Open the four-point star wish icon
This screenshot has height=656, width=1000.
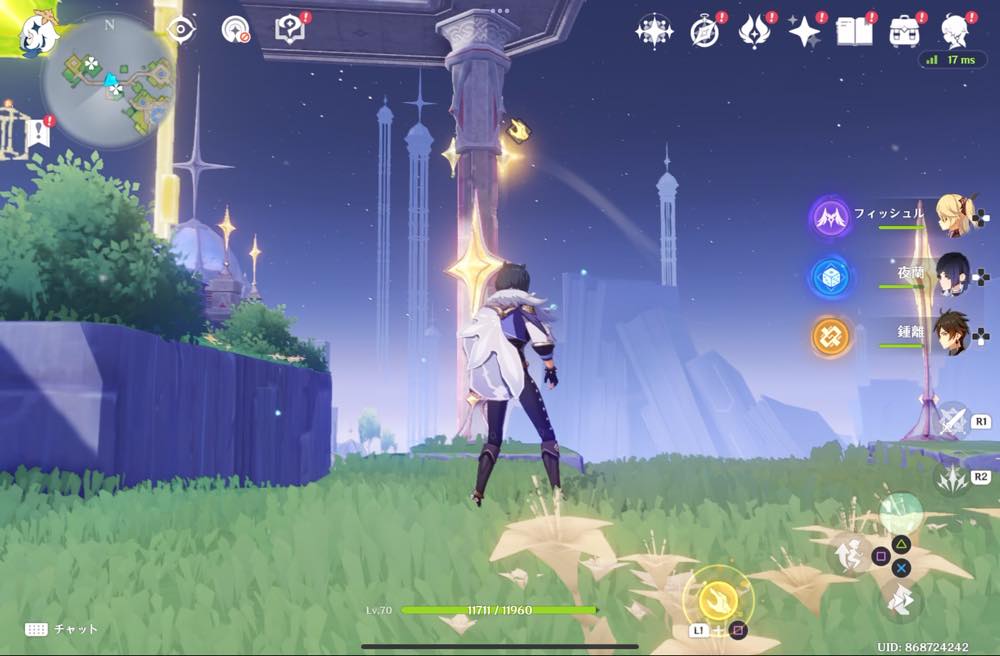click(x=654, y=32)
